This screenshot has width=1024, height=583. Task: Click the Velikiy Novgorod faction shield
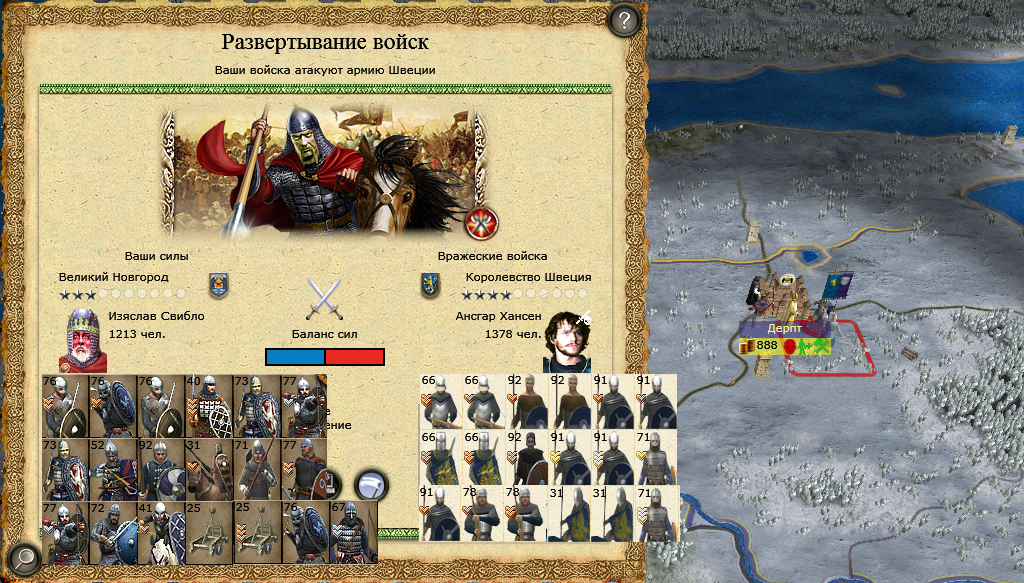[x=218, y=286]
